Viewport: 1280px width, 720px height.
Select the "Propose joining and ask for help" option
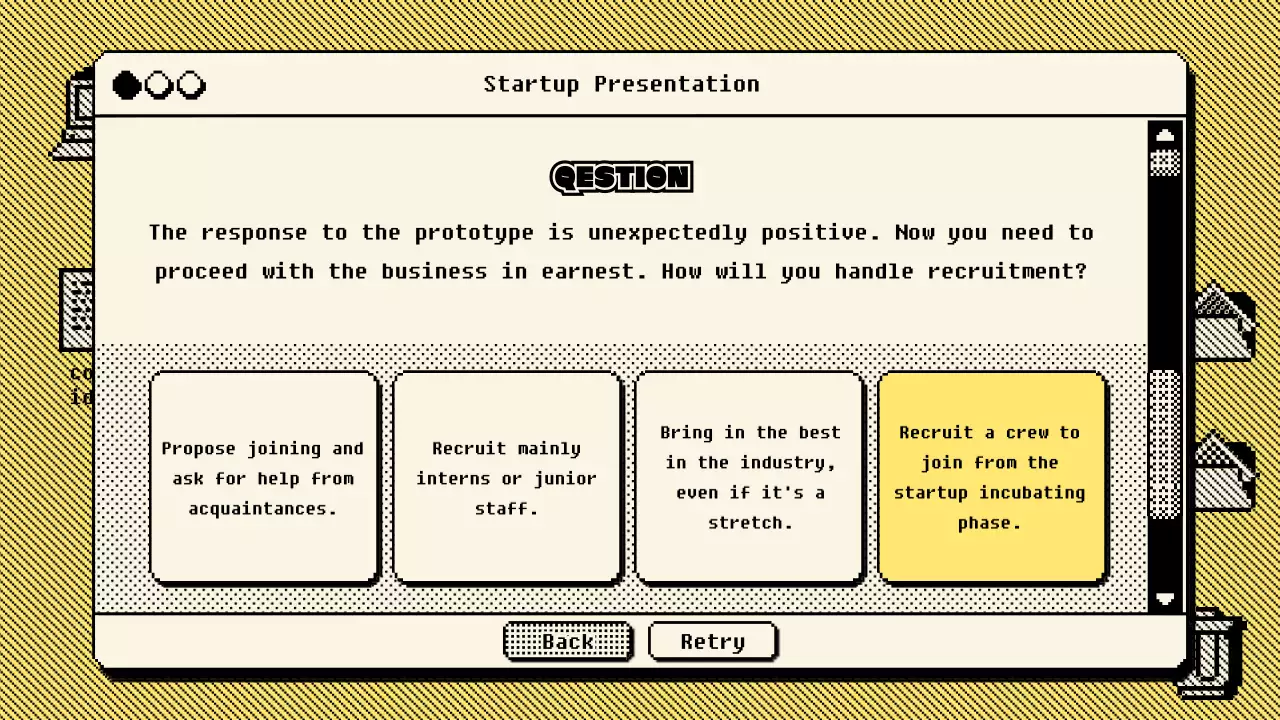(x=263, y=478)
